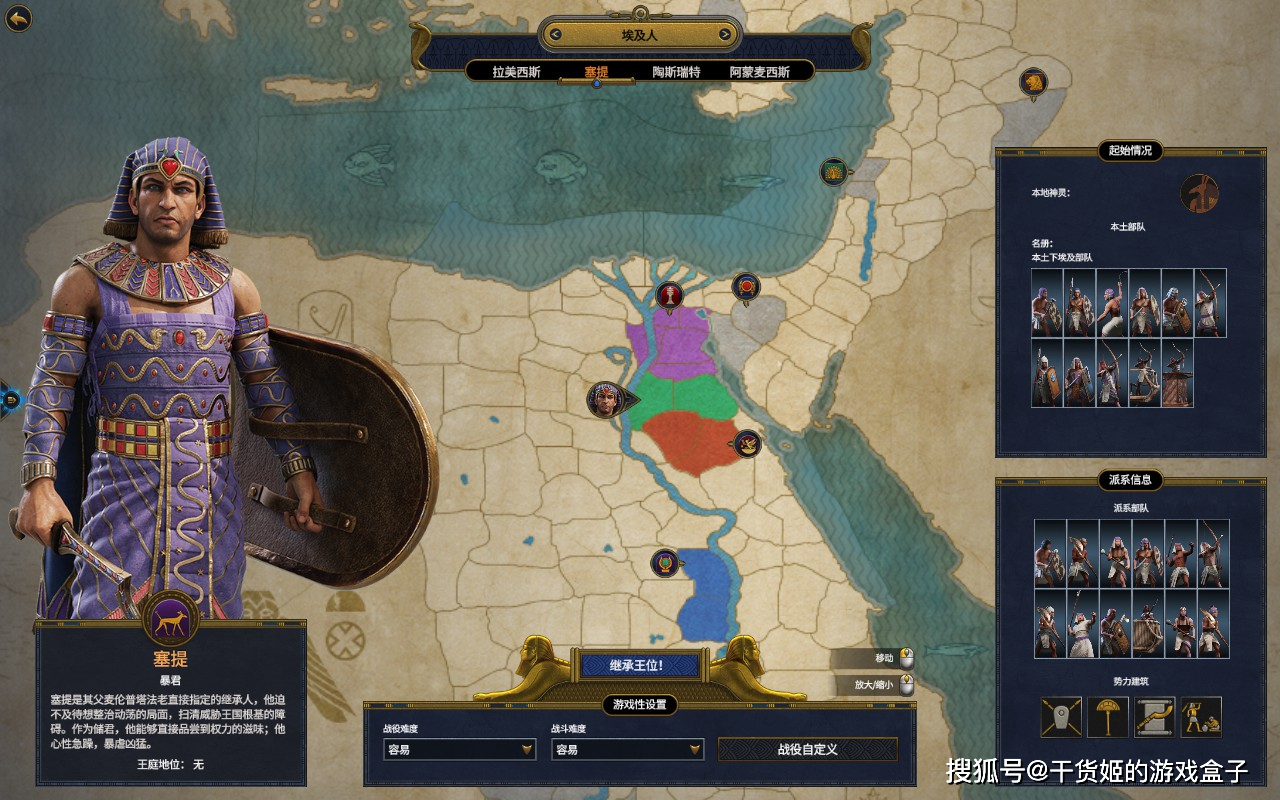
Task: Expand the side panel tab on left edge
Action: pos(11,400)
